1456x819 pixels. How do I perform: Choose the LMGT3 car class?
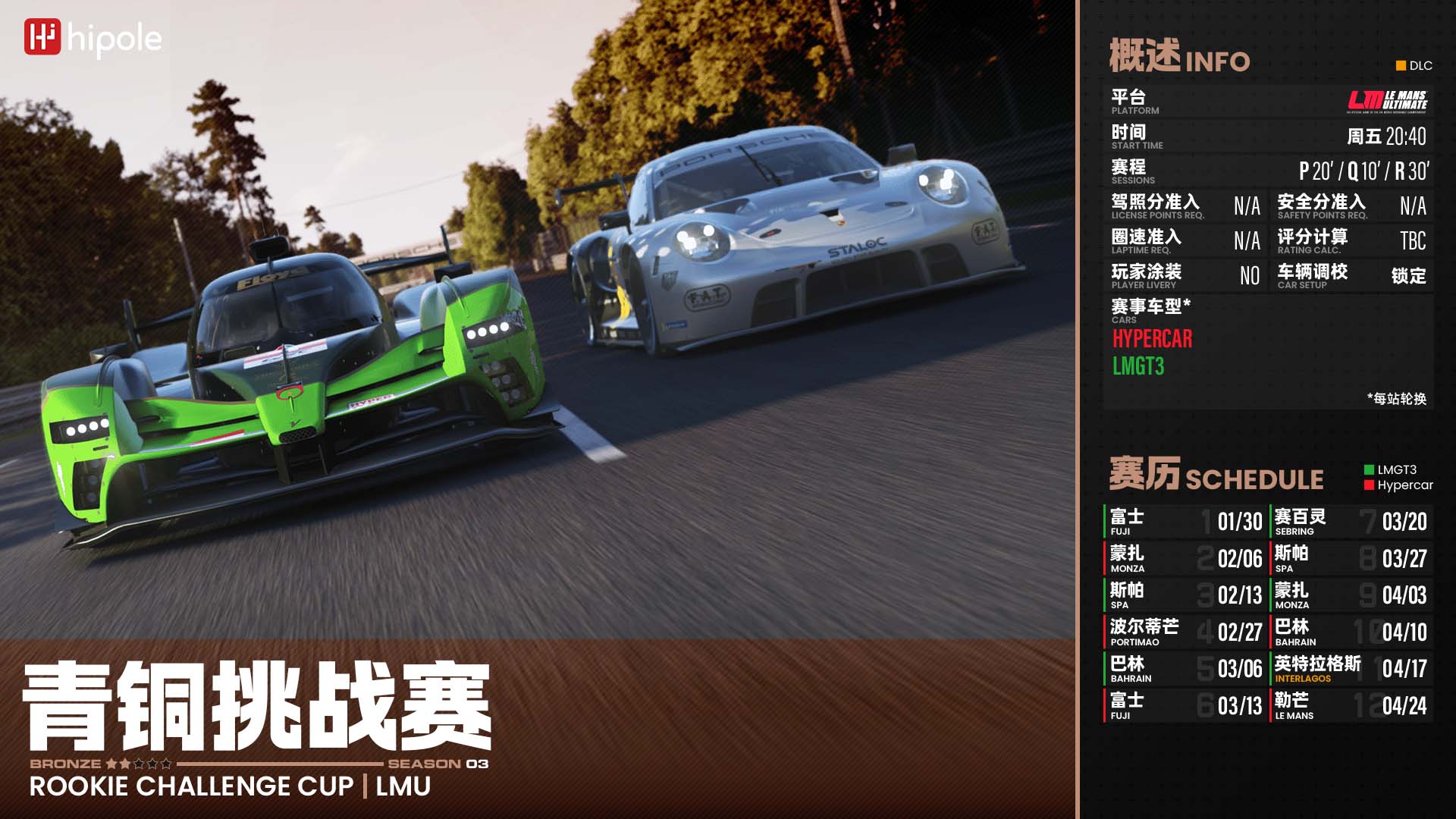click(x=1137, y=367)
